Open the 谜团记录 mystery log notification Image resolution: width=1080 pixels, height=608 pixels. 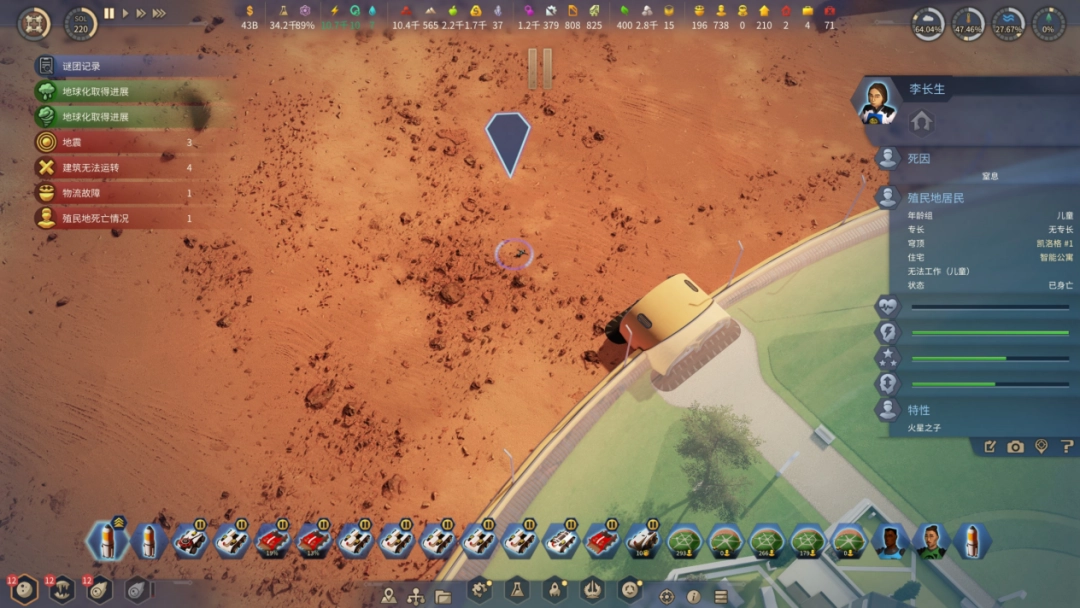(82, 66)
